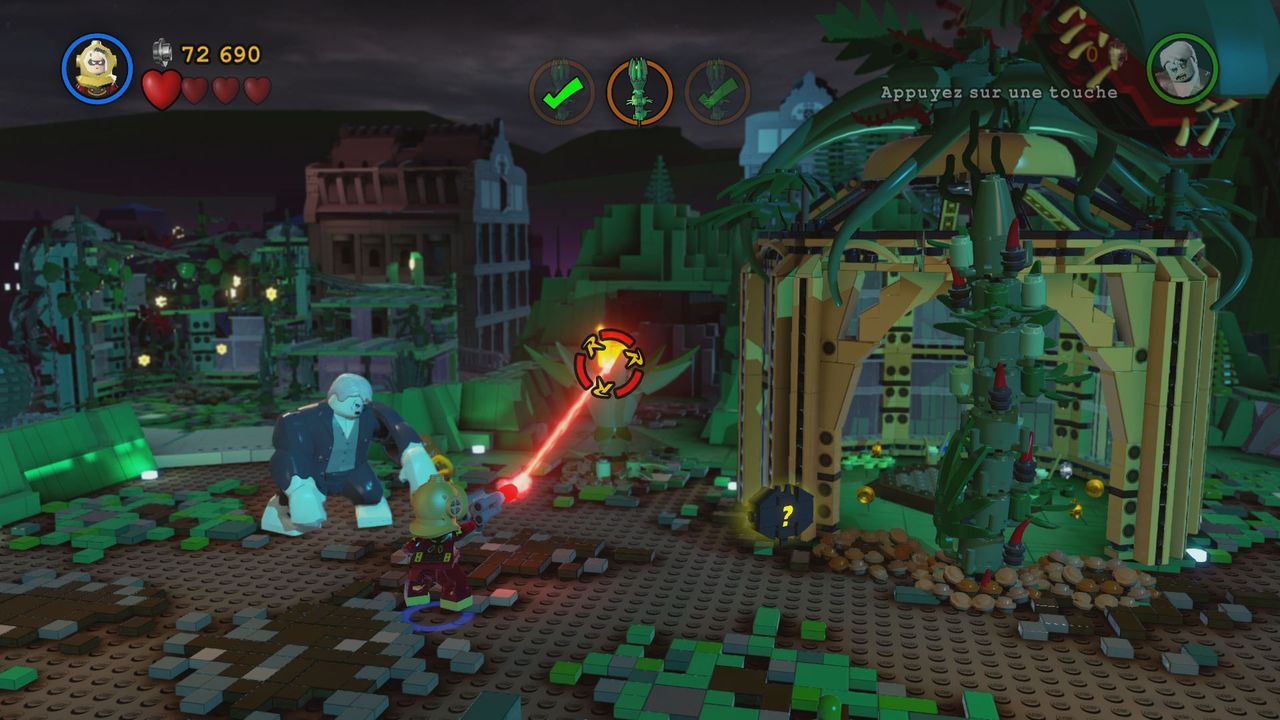
Task: Select the player one character portrait
Action: [97, 68]
